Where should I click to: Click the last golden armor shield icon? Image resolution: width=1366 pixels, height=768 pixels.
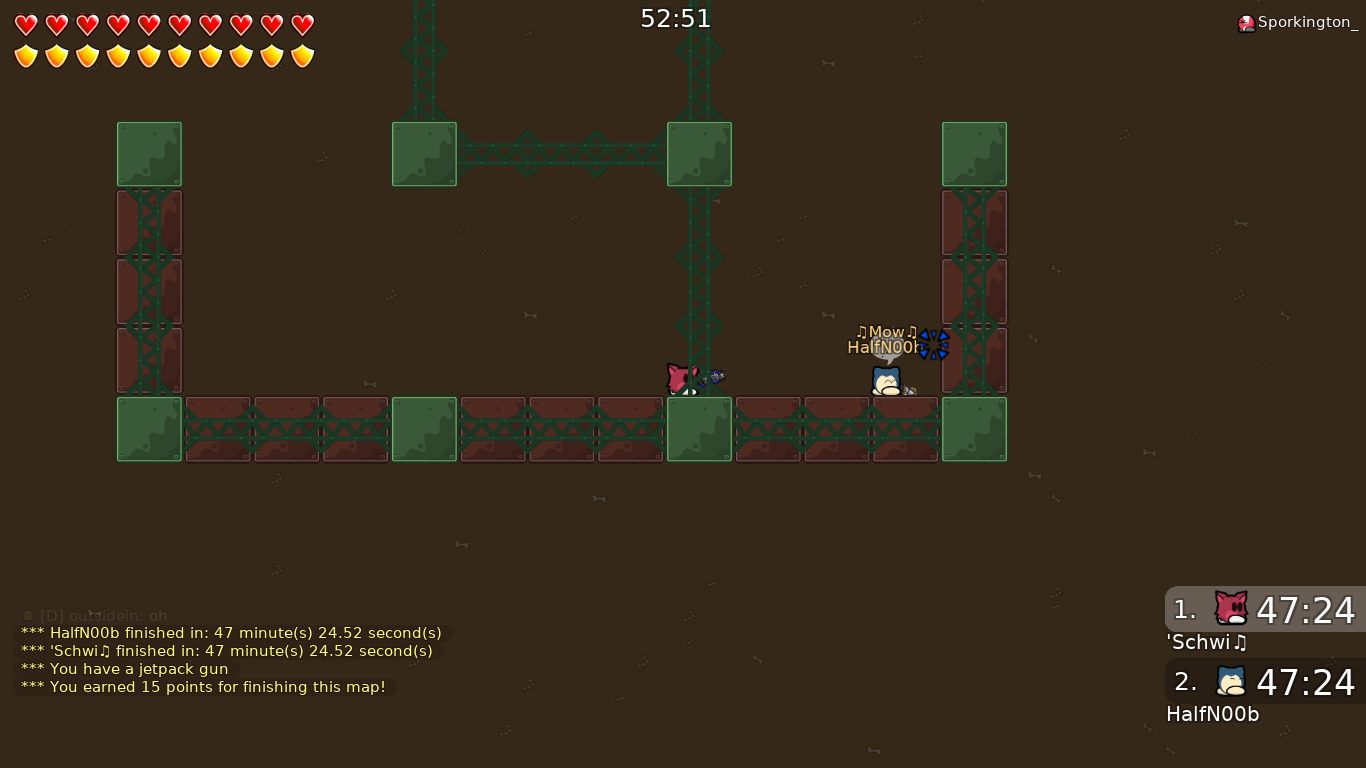coord(302,55)
